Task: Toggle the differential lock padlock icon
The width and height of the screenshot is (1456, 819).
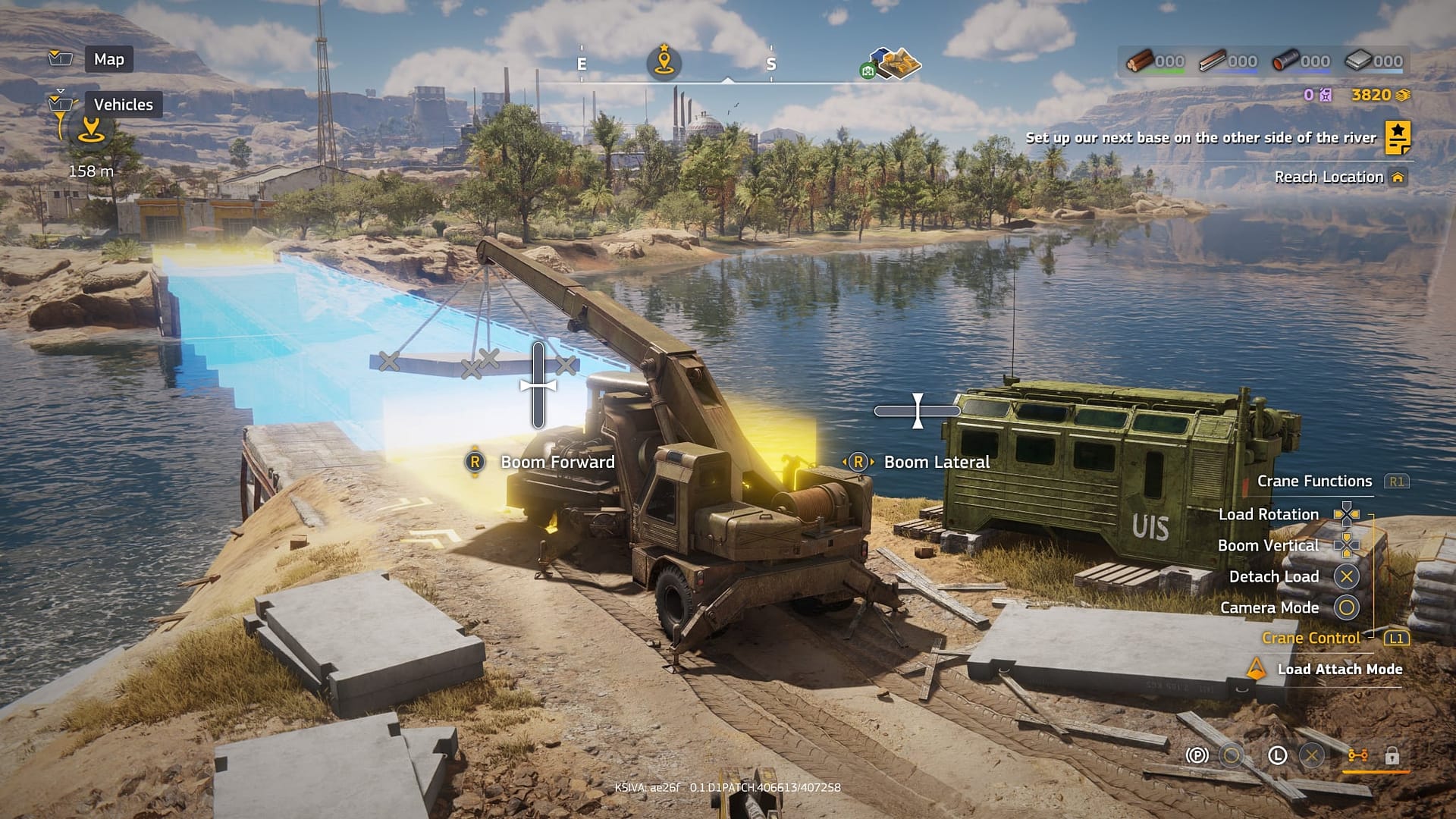Action: point(1392,755)
